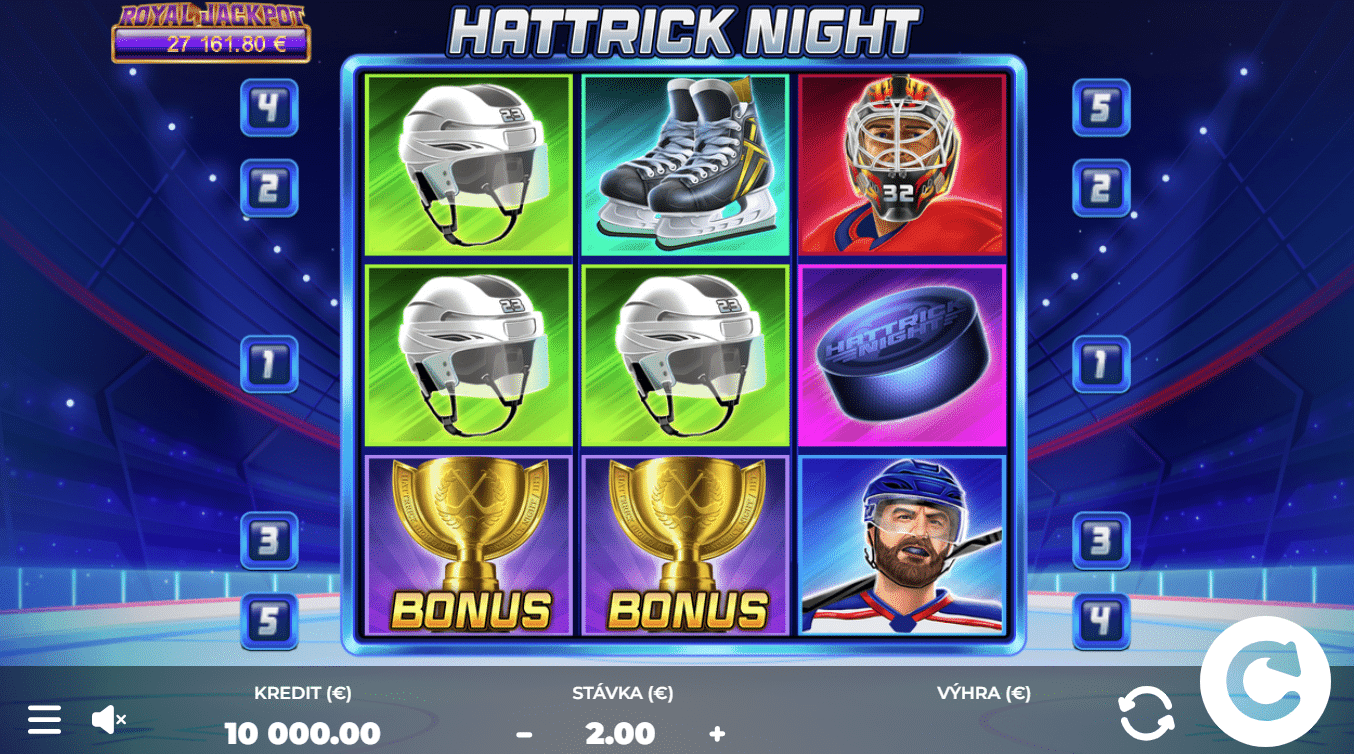This screenshot has height=754, width=1354.
Task: Select payline 4 at top left
Action: point(267,107)
